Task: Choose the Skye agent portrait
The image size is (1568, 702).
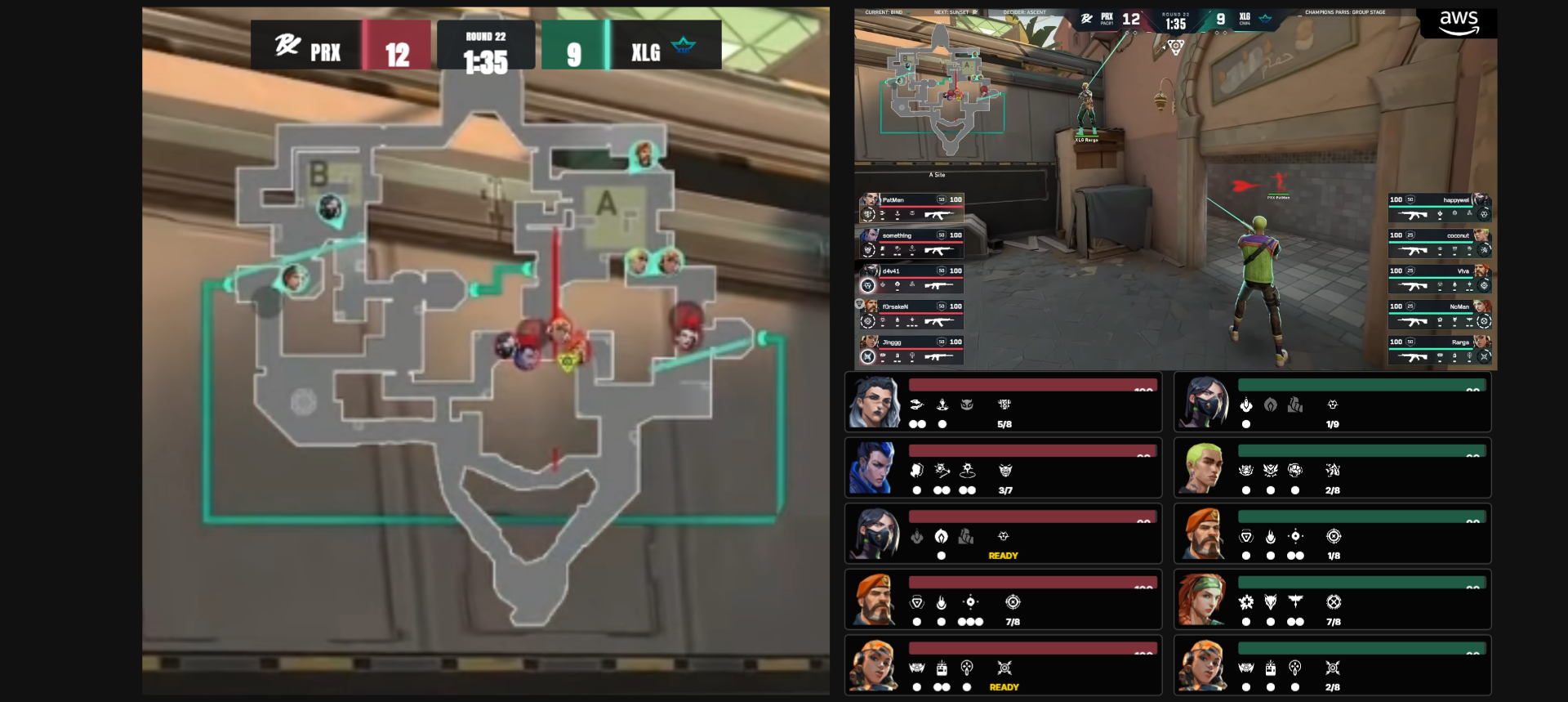Action: tap(1203, 600)
